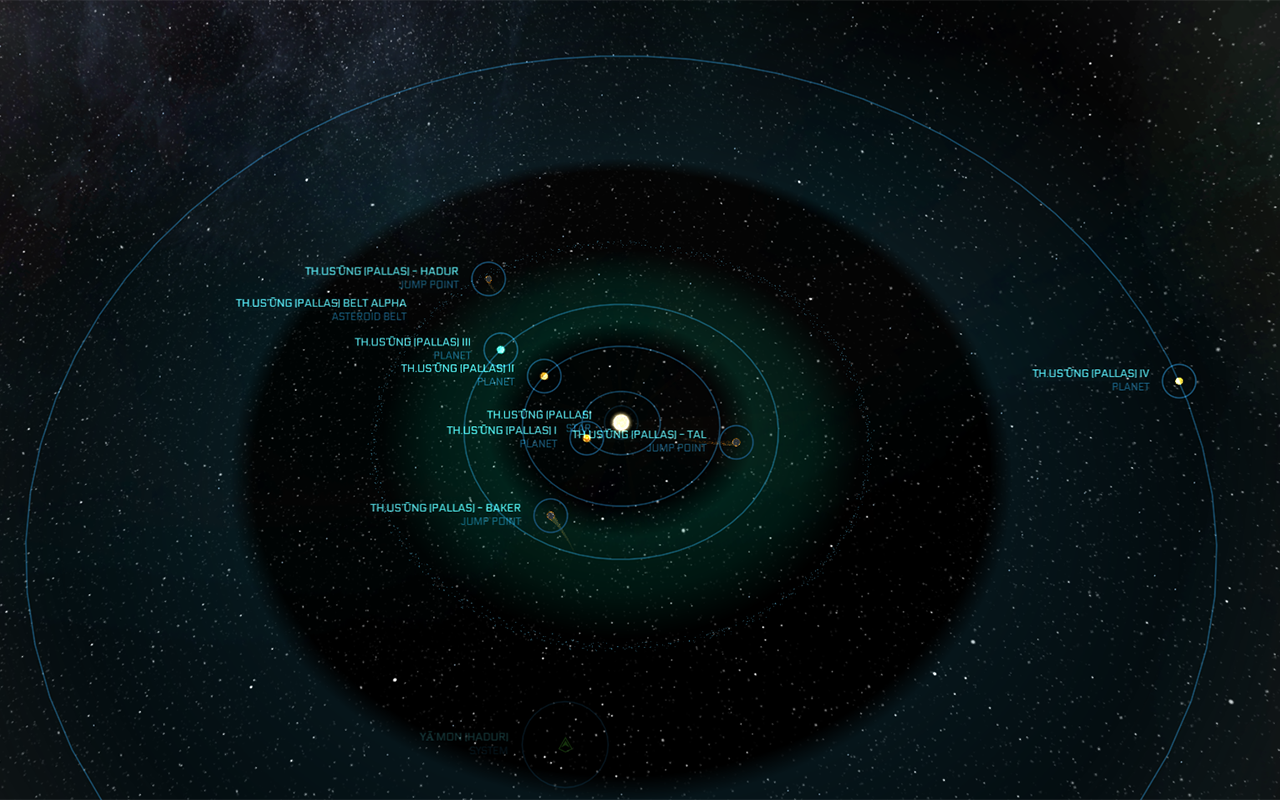Viewport: 1280px width, 800px height.
Task: Choose the planet Th.us'ūng (Pallas) III marker
Action: tap(500, 349)
